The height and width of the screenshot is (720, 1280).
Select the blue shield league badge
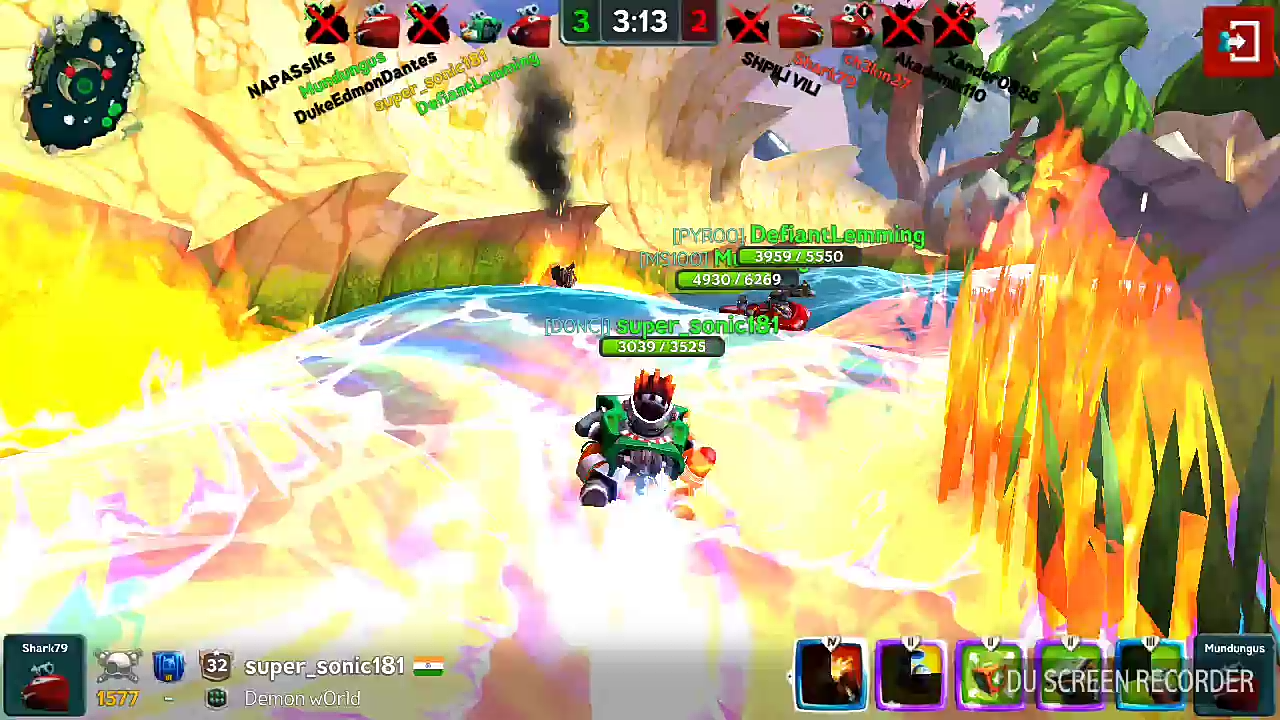click(x=169, y=666)
